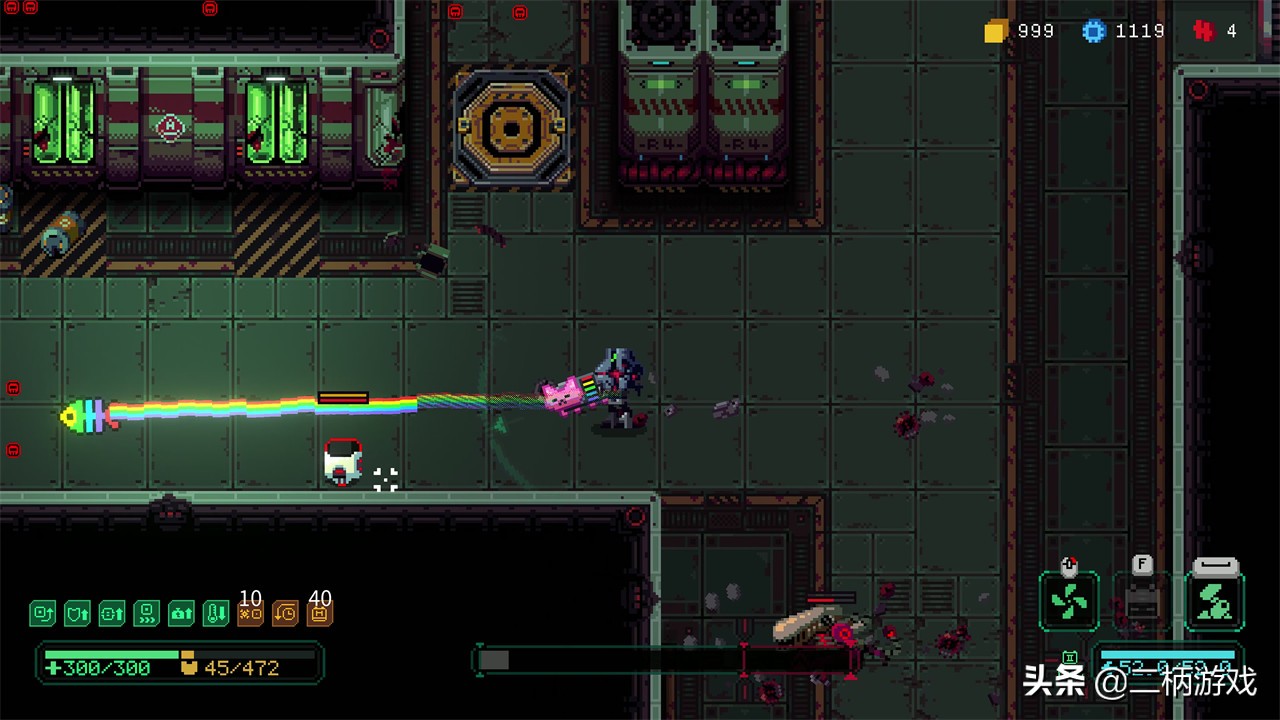Inspect the orange status icon showing 40

pos(320,613)
